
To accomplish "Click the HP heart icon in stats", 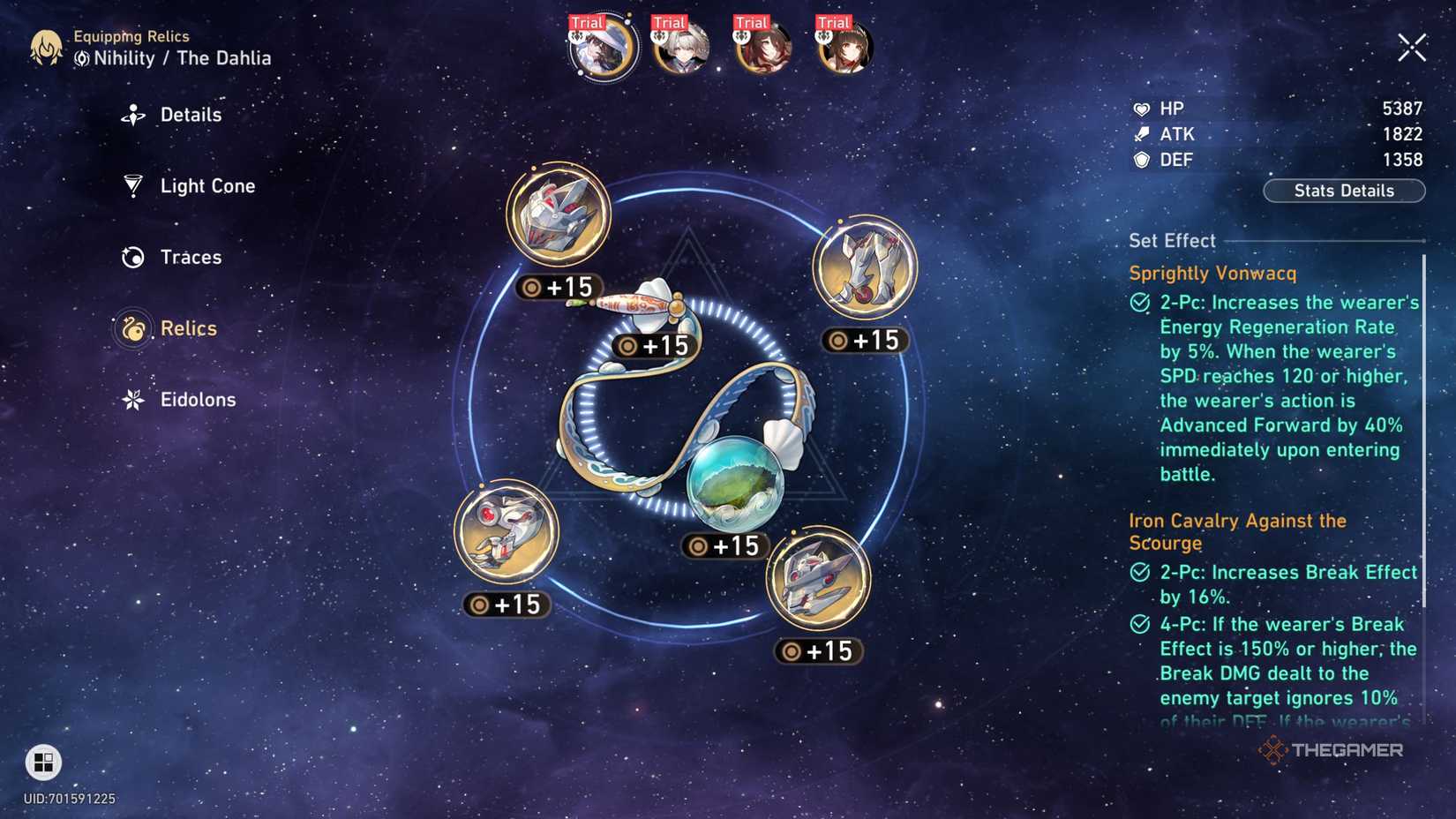I will [x=1142, y=108].
